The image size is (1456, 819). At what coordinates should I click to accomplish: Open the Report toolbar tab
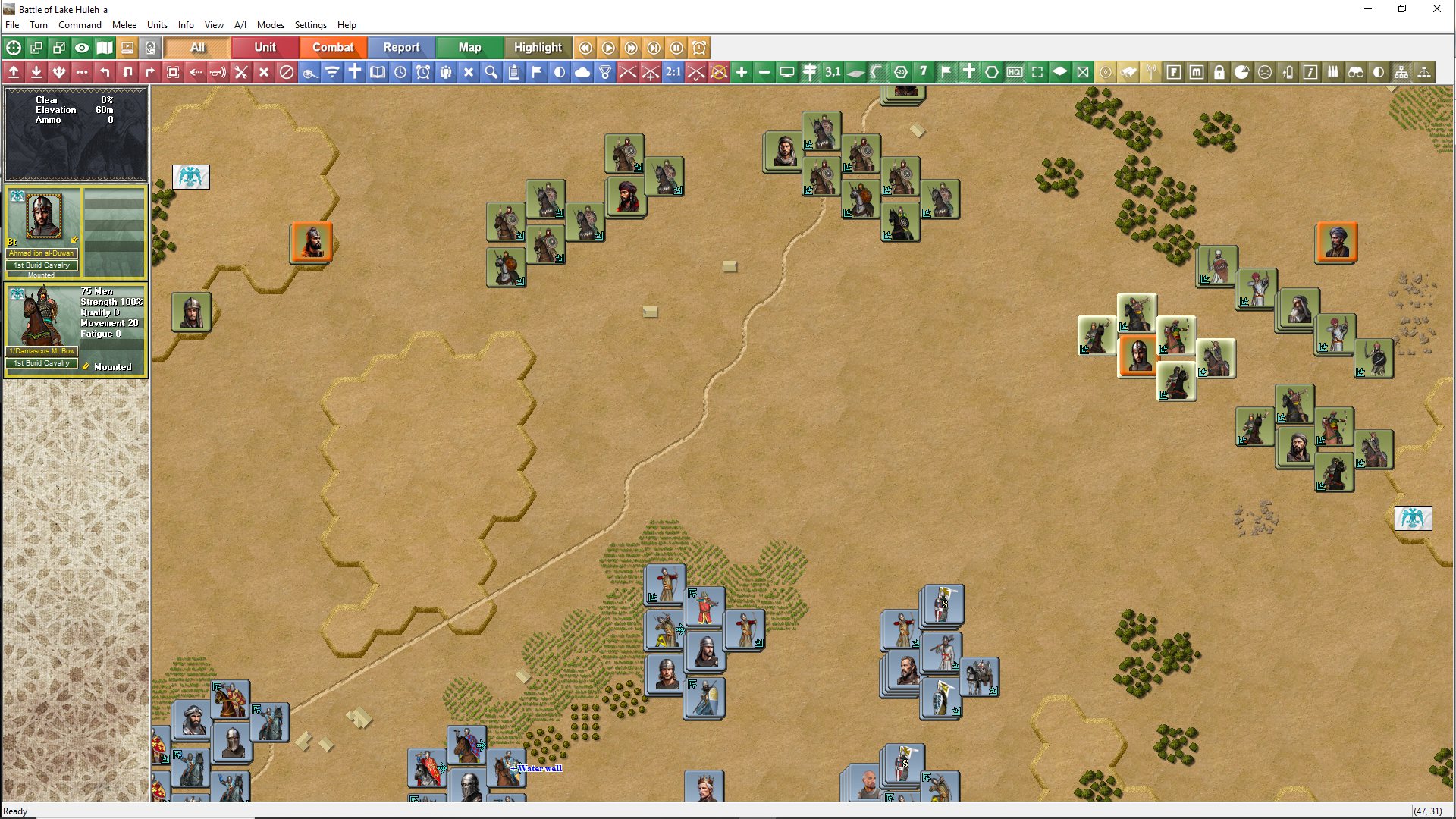(x=401, y=47)
